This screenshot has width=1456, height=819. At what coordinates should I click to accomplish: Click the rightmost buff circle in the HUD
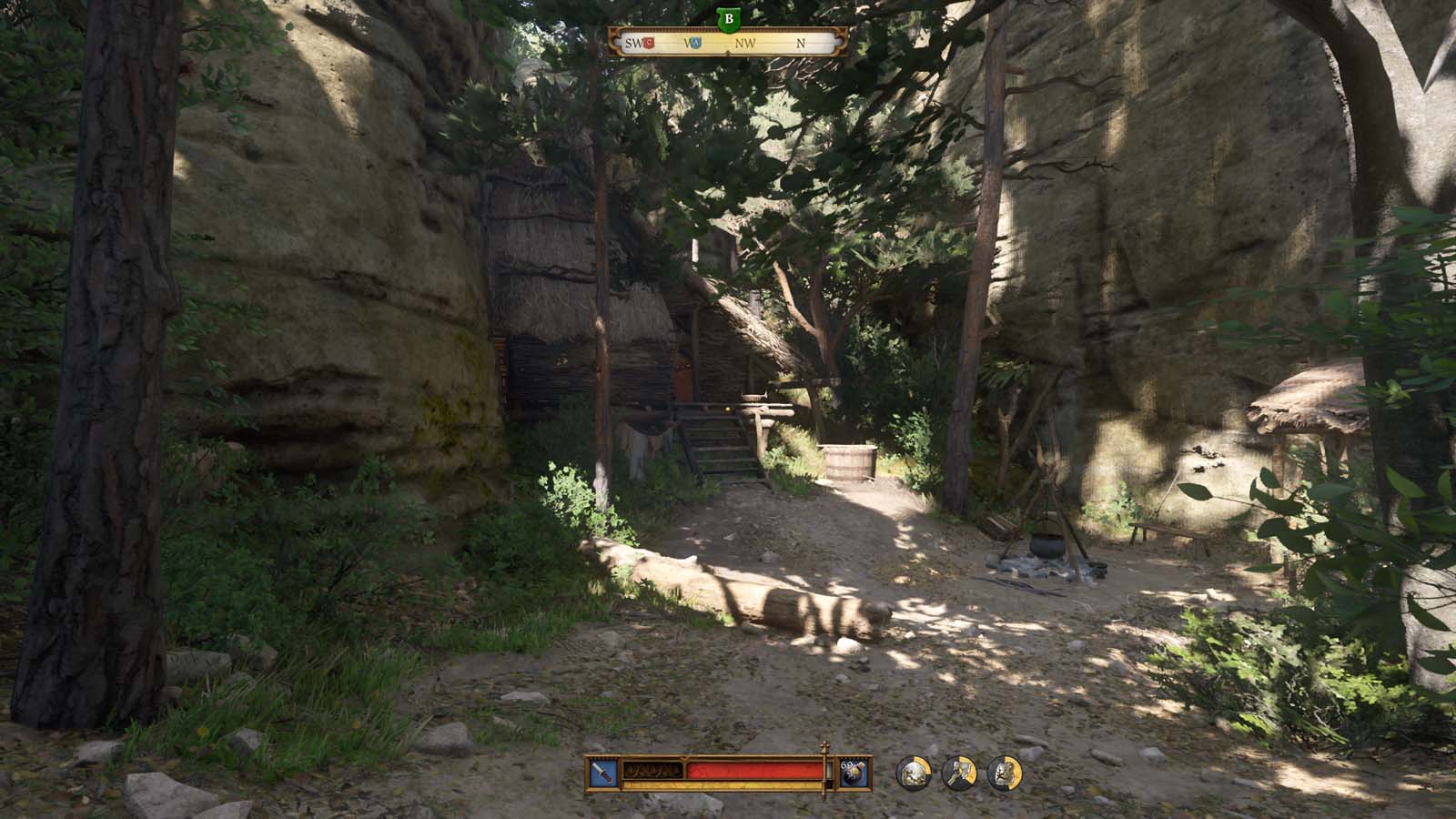pos(1006,773)
